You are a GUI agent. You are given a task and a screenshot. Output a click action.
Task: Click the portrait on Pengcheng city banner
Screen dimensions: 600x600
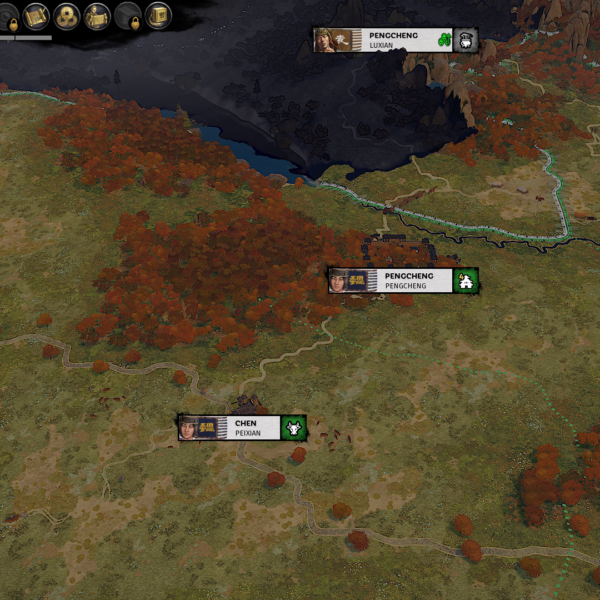[x=341, y=281]
